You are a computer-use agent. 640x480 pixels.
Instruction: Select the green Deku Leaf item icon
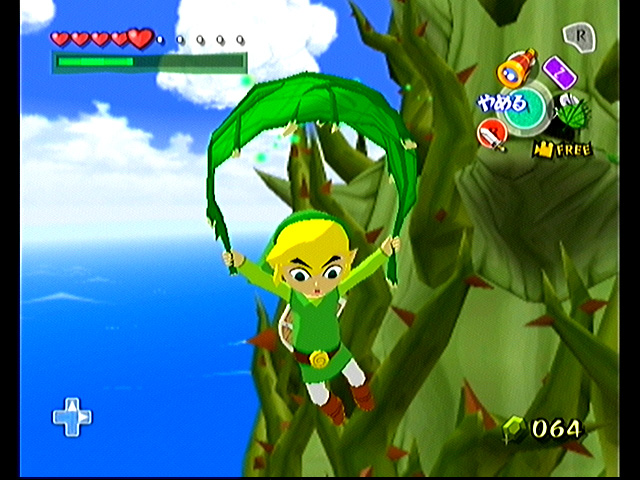coord(573,116)
